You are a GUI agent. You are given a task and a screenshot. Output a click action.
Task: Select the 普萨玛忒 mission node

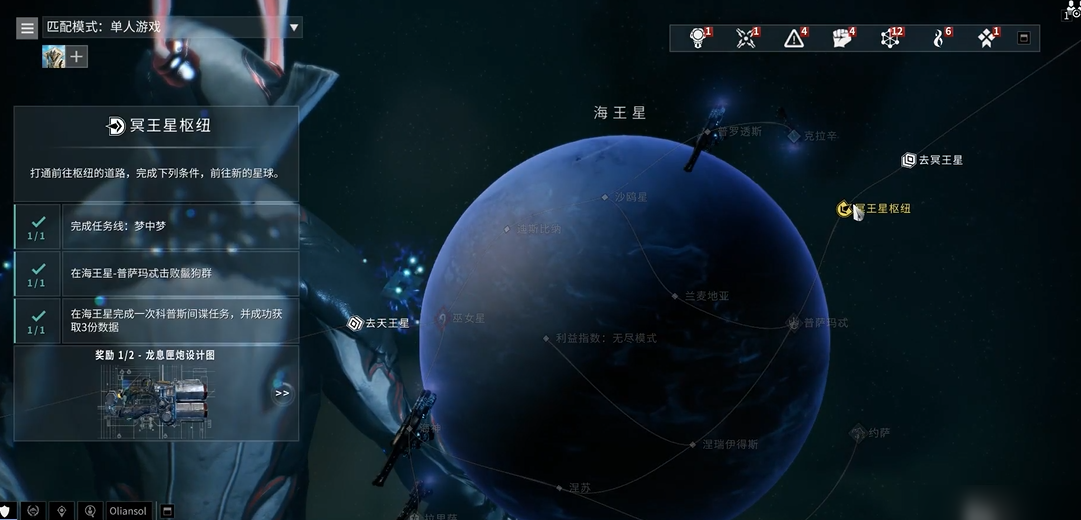pos(795,323)
